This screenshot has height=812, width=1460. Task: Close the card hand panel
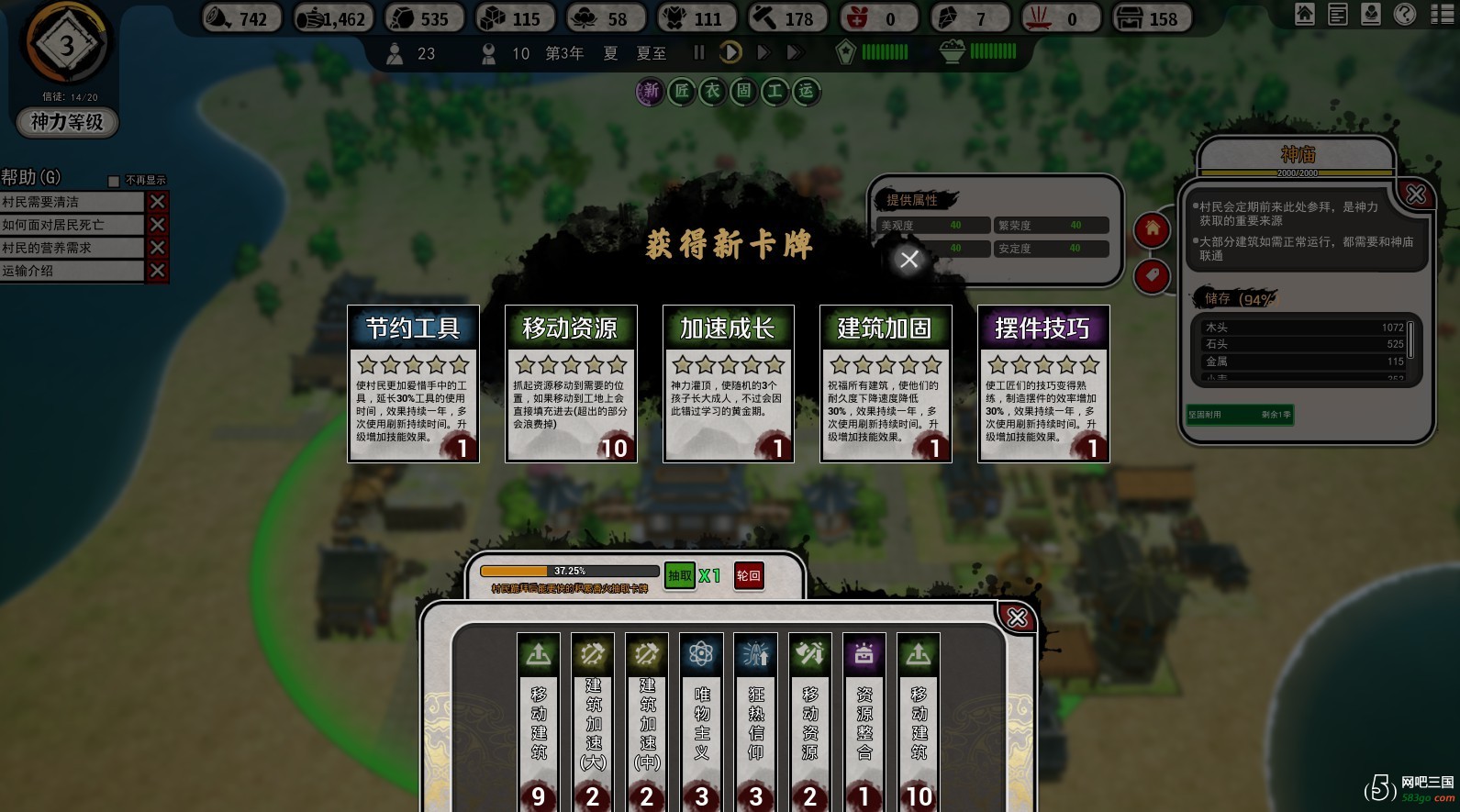click(x=1017, y=617)
